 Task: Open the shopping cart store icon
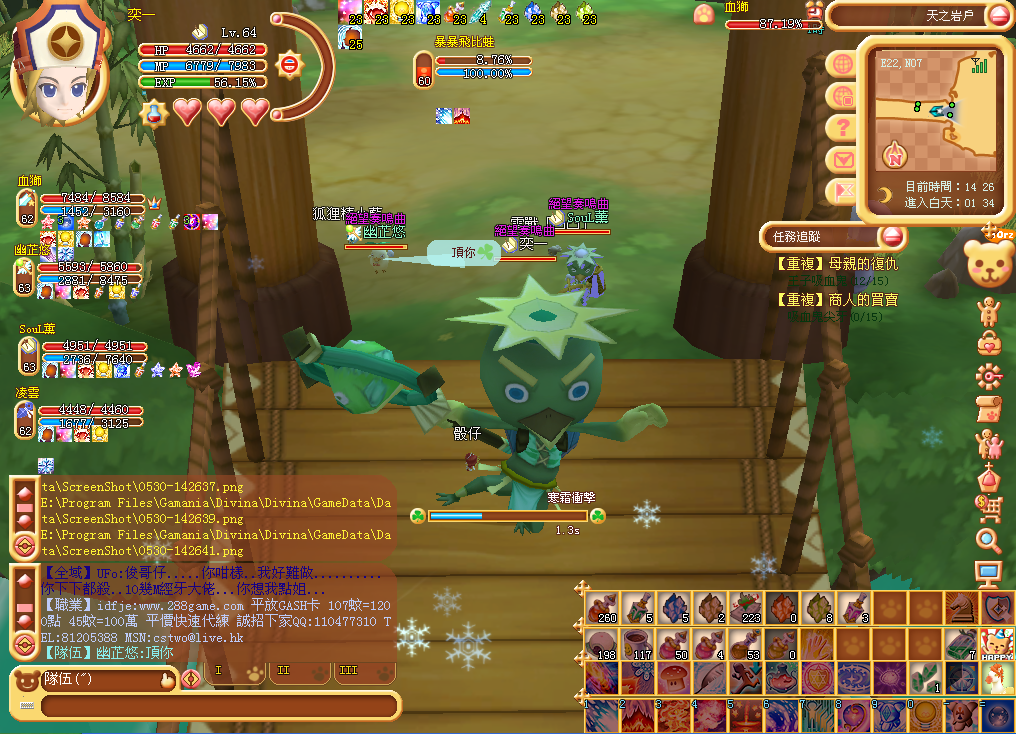[989, 508]
